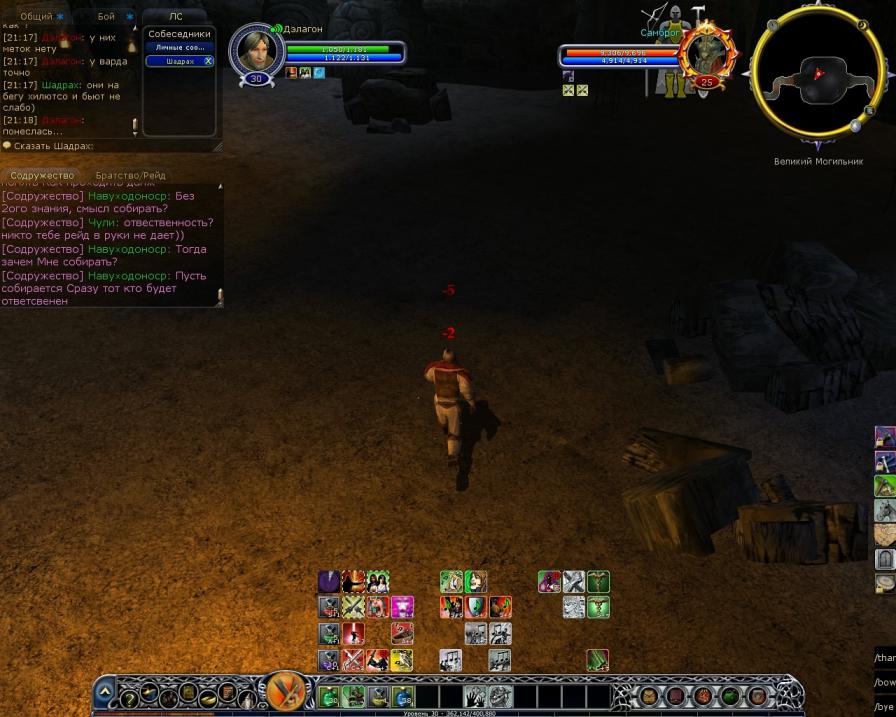Switch to the Содружество chat tab

pyautogui.click(x=42, y=176)
